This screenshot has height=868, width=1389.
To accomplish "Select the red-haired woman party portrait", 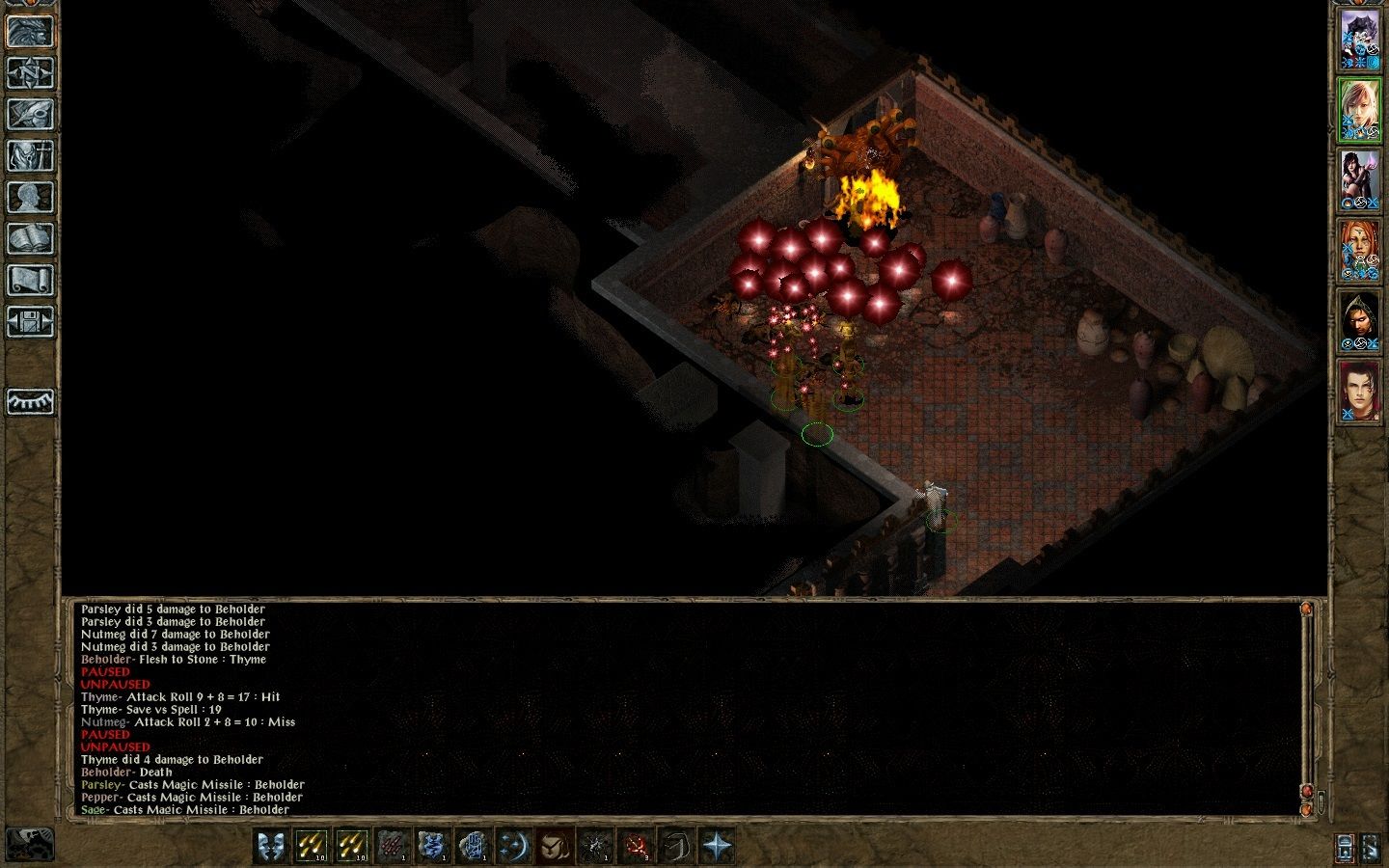I will [1360, 251].
